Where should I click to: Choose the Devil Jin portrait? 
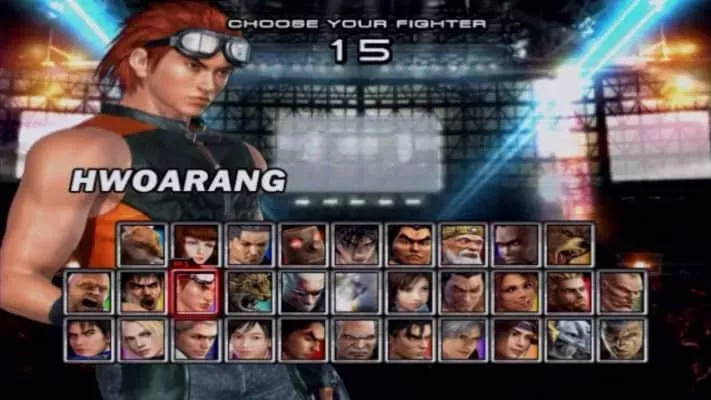[x=356, y=244]
